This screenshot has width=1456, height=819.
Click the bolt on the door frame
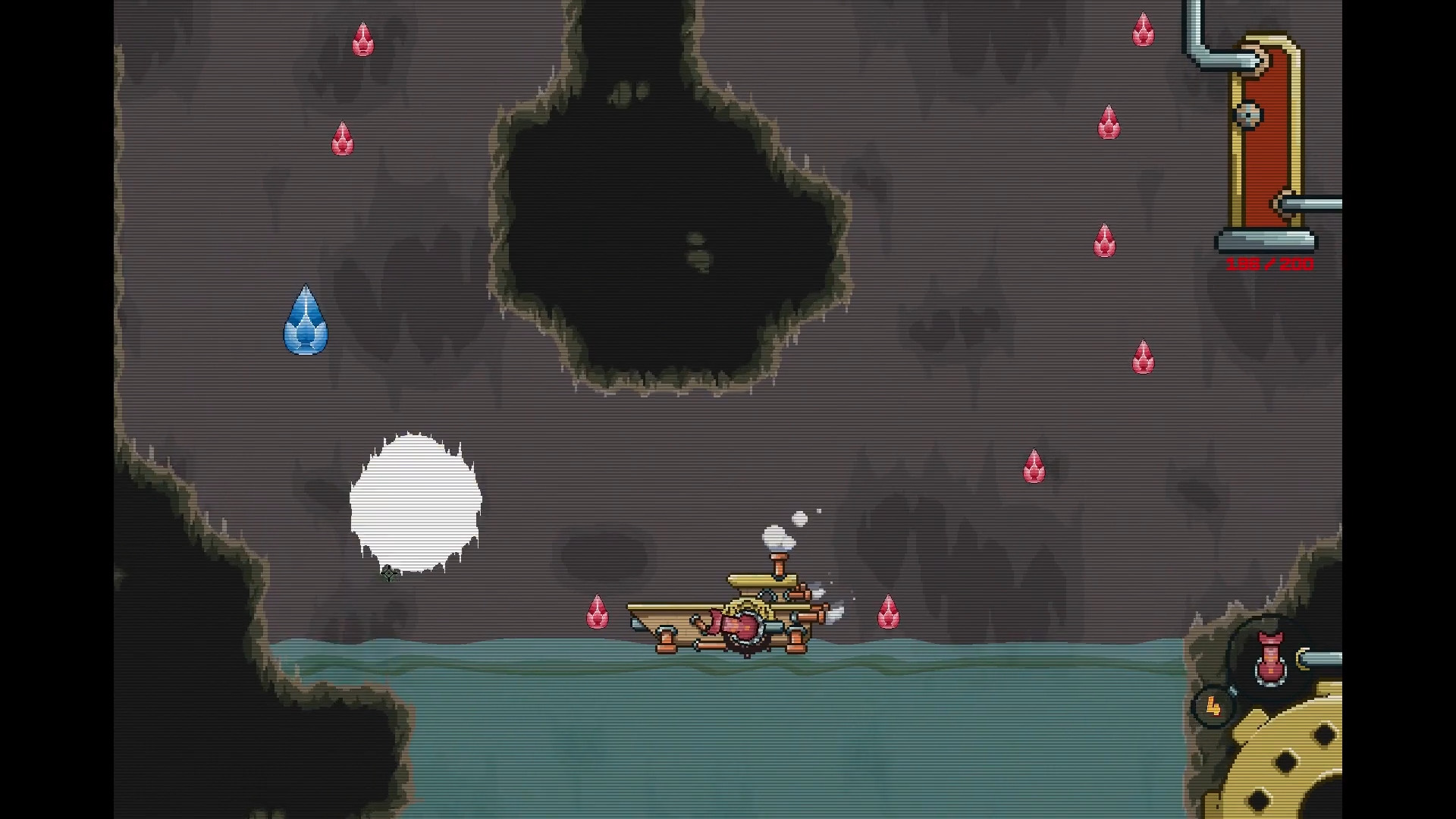coord(1248,112)
